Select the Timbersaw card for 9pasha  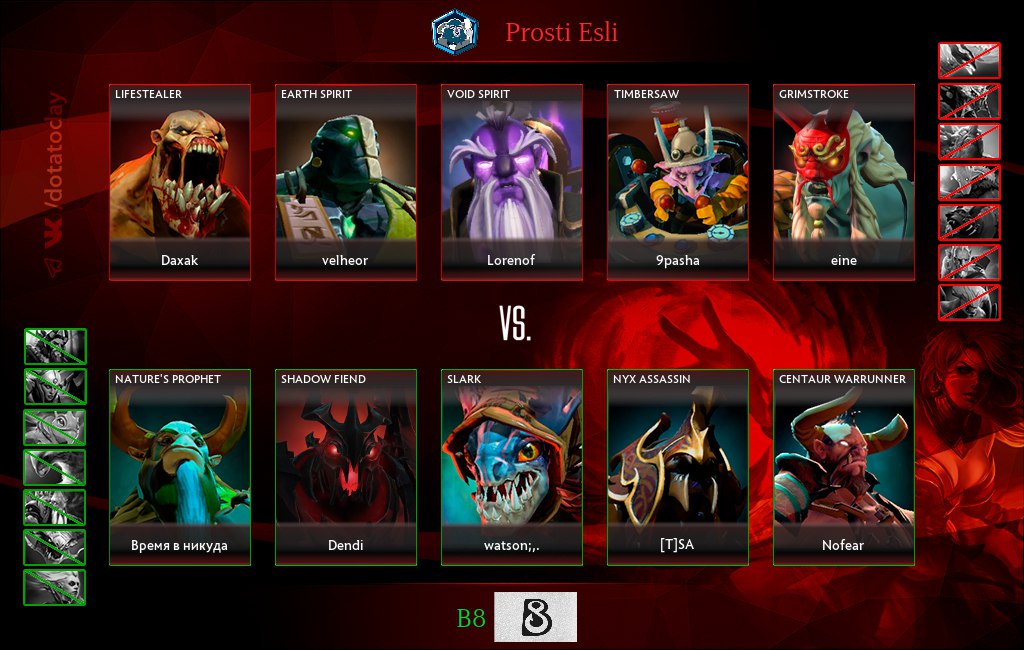[x=678, y=182]
